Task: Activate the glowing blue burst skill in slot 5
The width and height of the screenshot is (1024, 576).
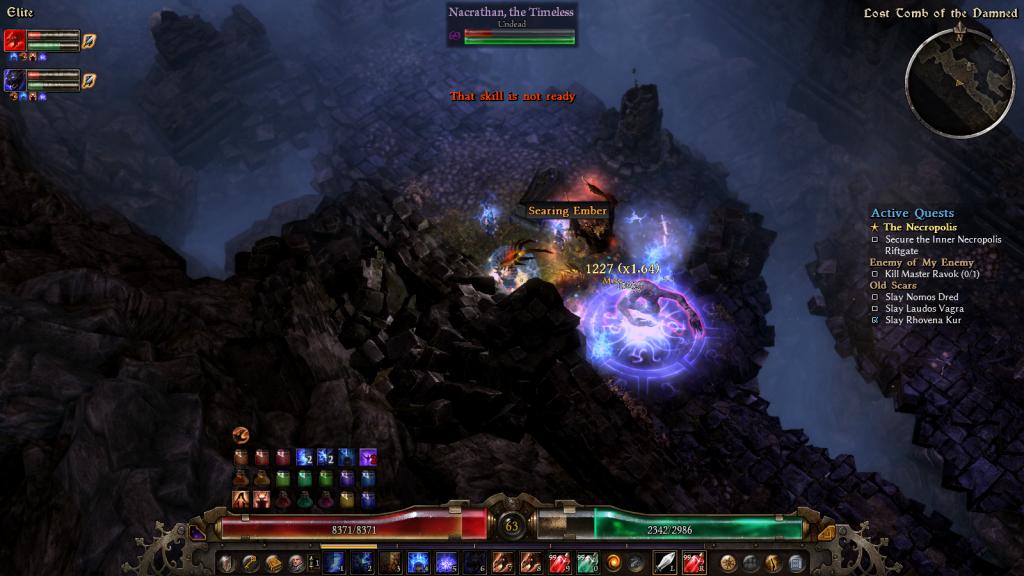Action: (446, 563)
